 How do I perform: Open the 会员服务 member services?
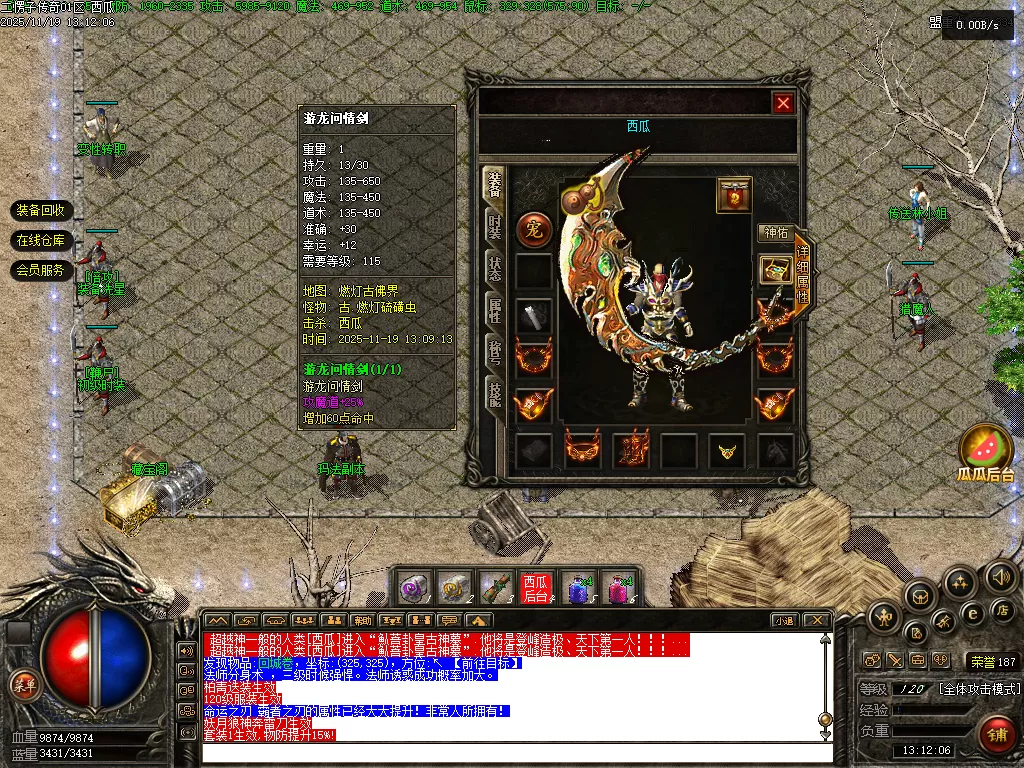41,270
